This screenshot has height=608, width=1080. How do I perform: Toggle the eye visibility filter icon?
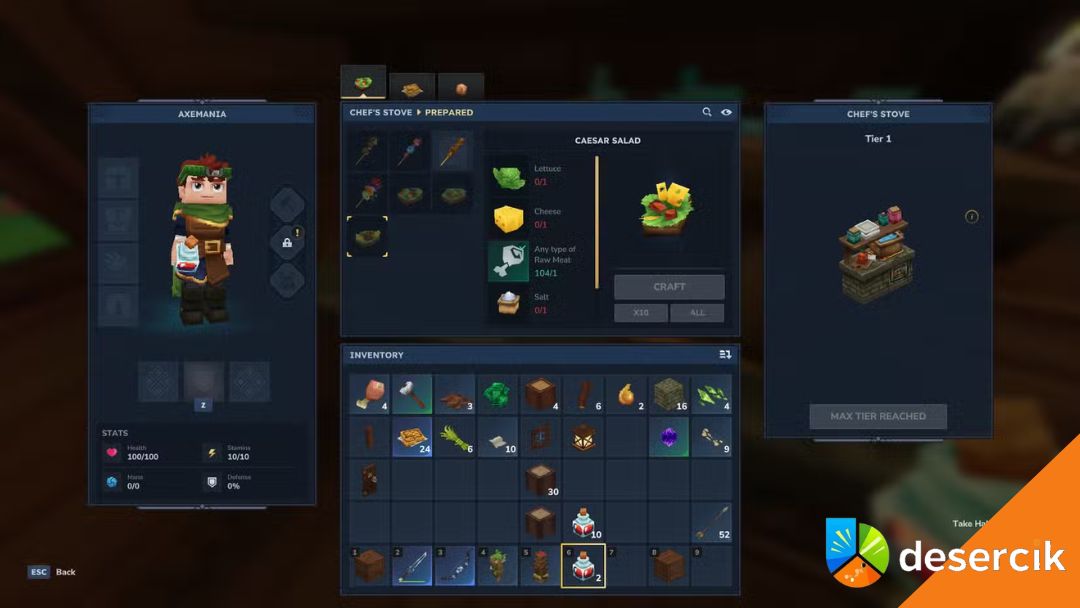pos(727,112)
